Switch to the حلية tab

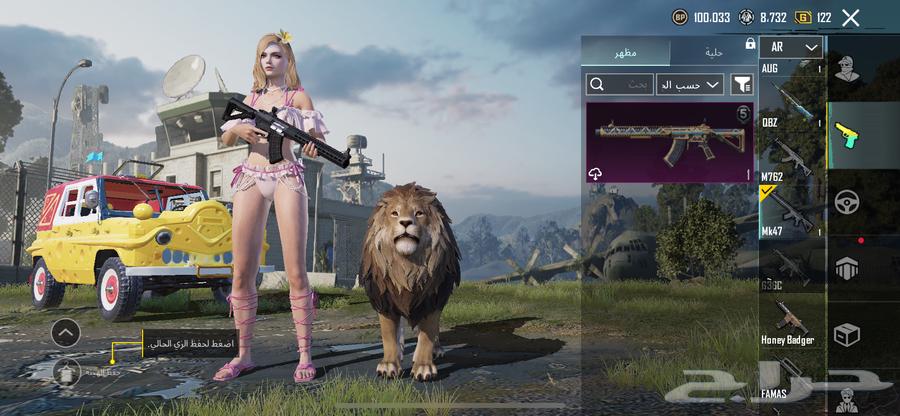(x=712, y=51)
